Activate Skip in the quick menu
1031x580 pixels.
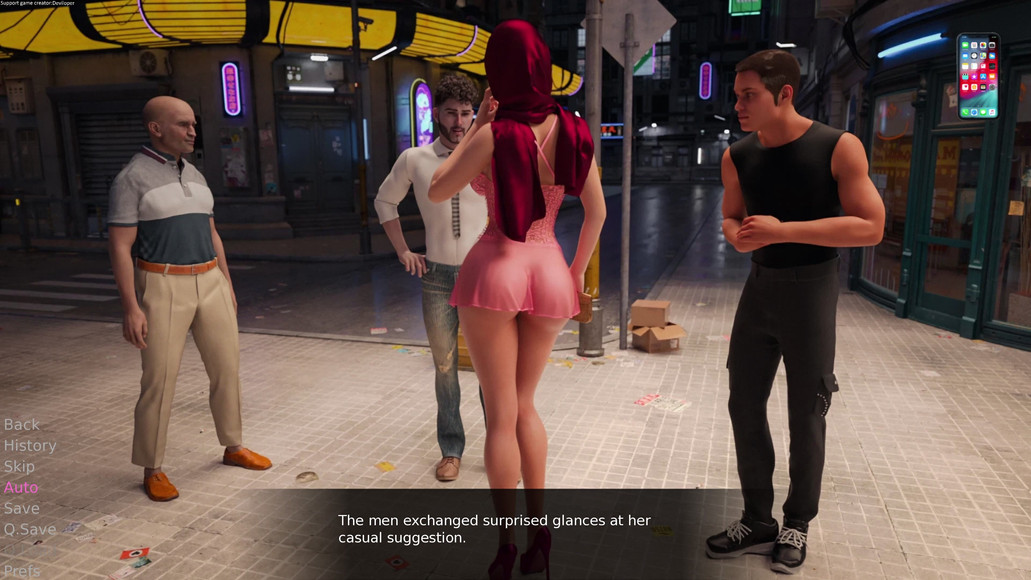point(19,466)
